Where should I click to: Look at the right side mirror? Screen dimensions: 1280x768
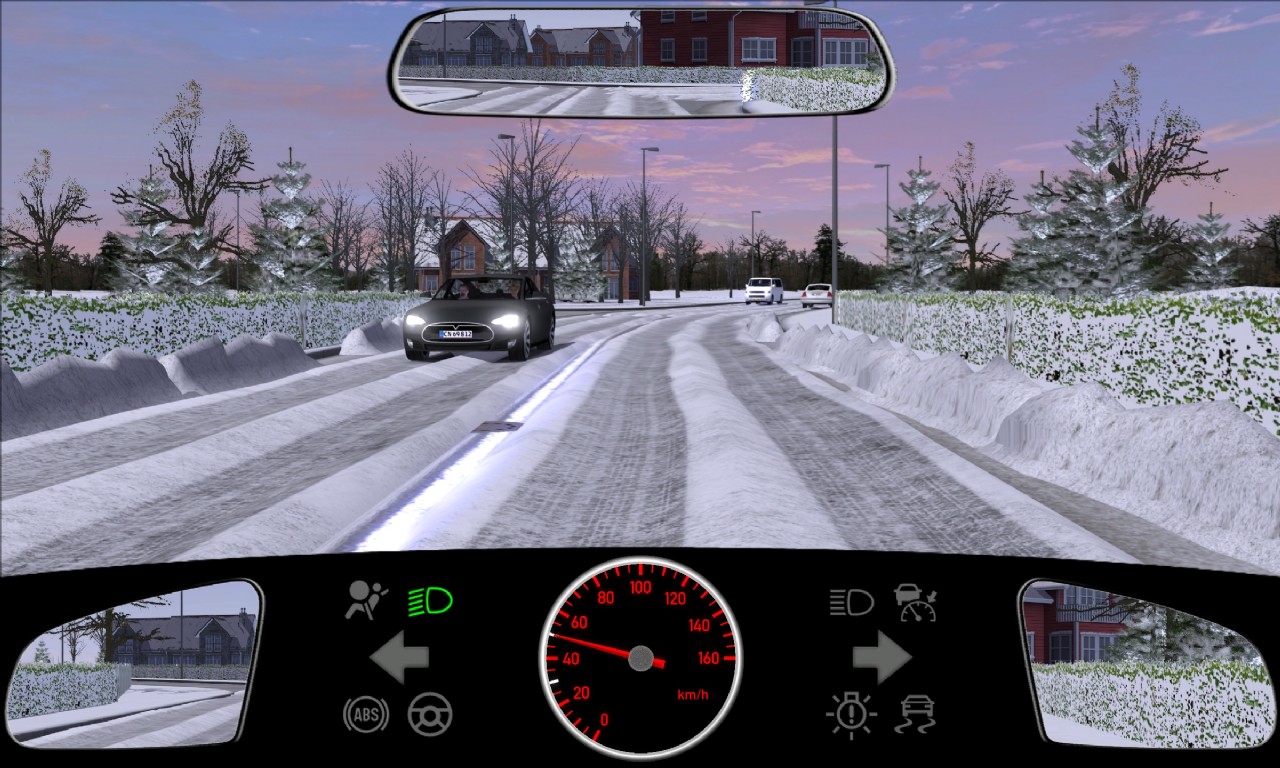pyautogui.click(x=1144, y=663)
